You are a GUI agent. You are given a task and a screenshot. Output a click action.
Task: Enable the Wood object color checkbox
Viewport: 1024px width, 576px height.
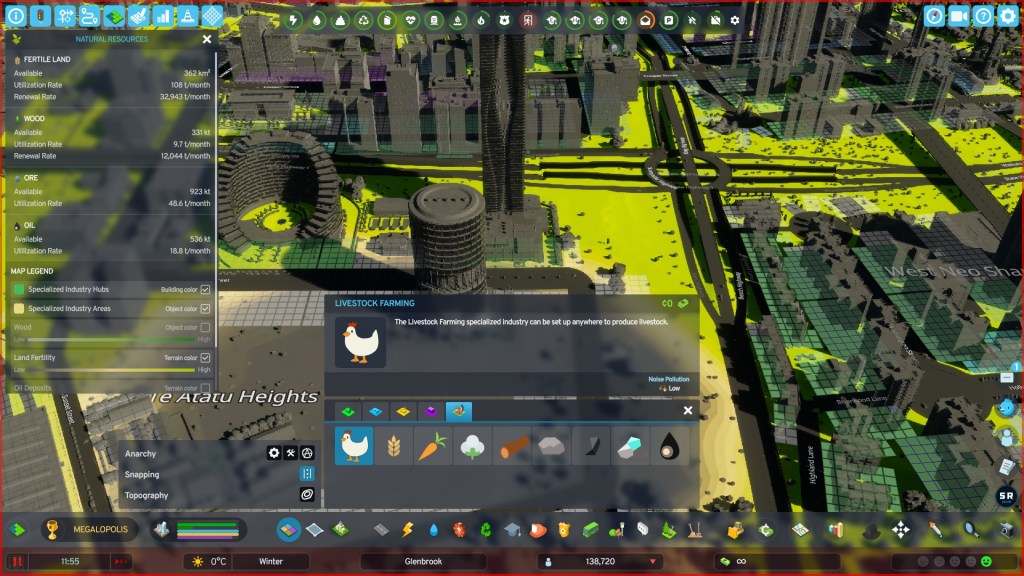click(x=205, y=327)
